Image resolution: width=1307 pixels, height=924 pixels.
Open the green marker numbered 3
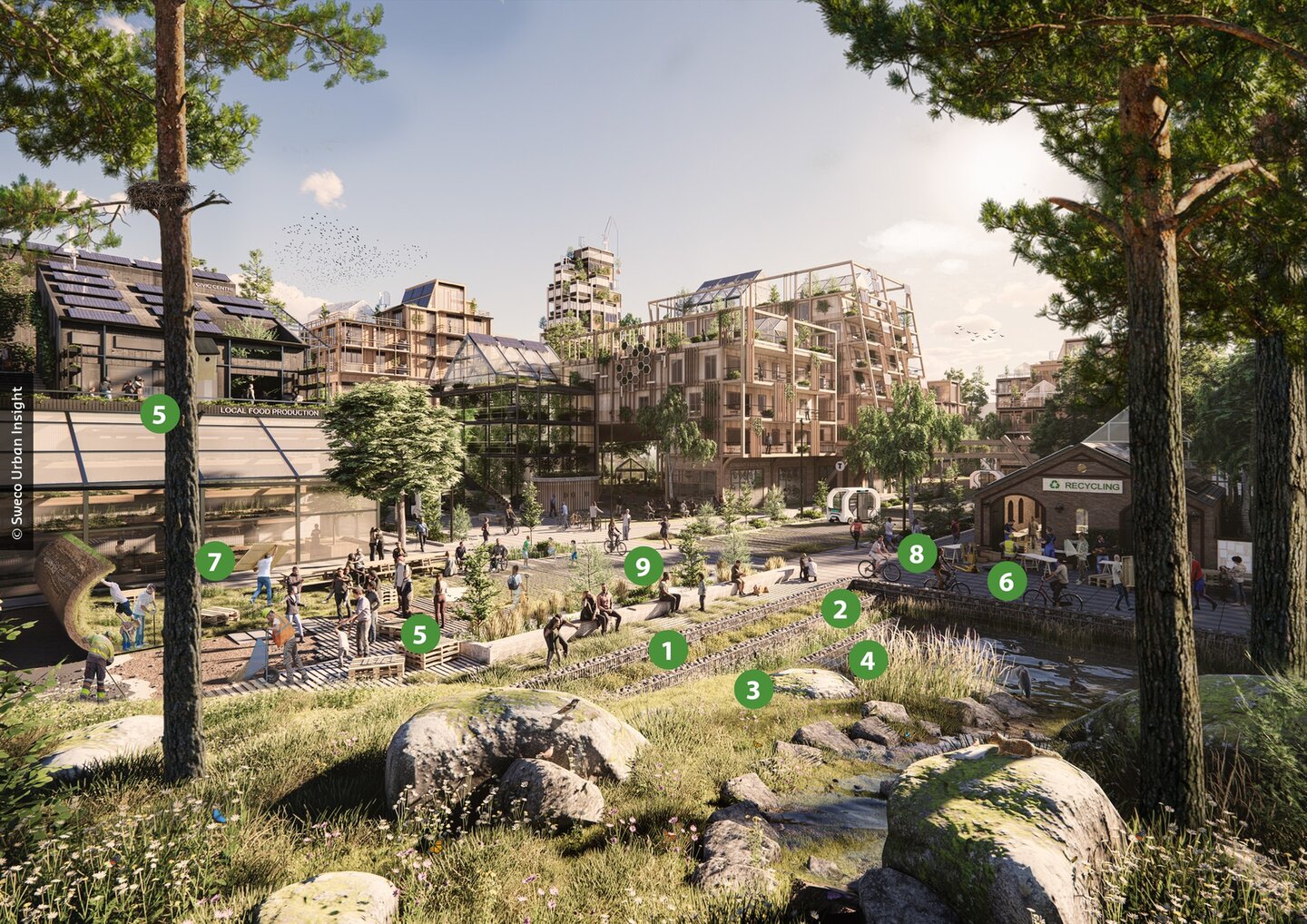click(752, 689)
